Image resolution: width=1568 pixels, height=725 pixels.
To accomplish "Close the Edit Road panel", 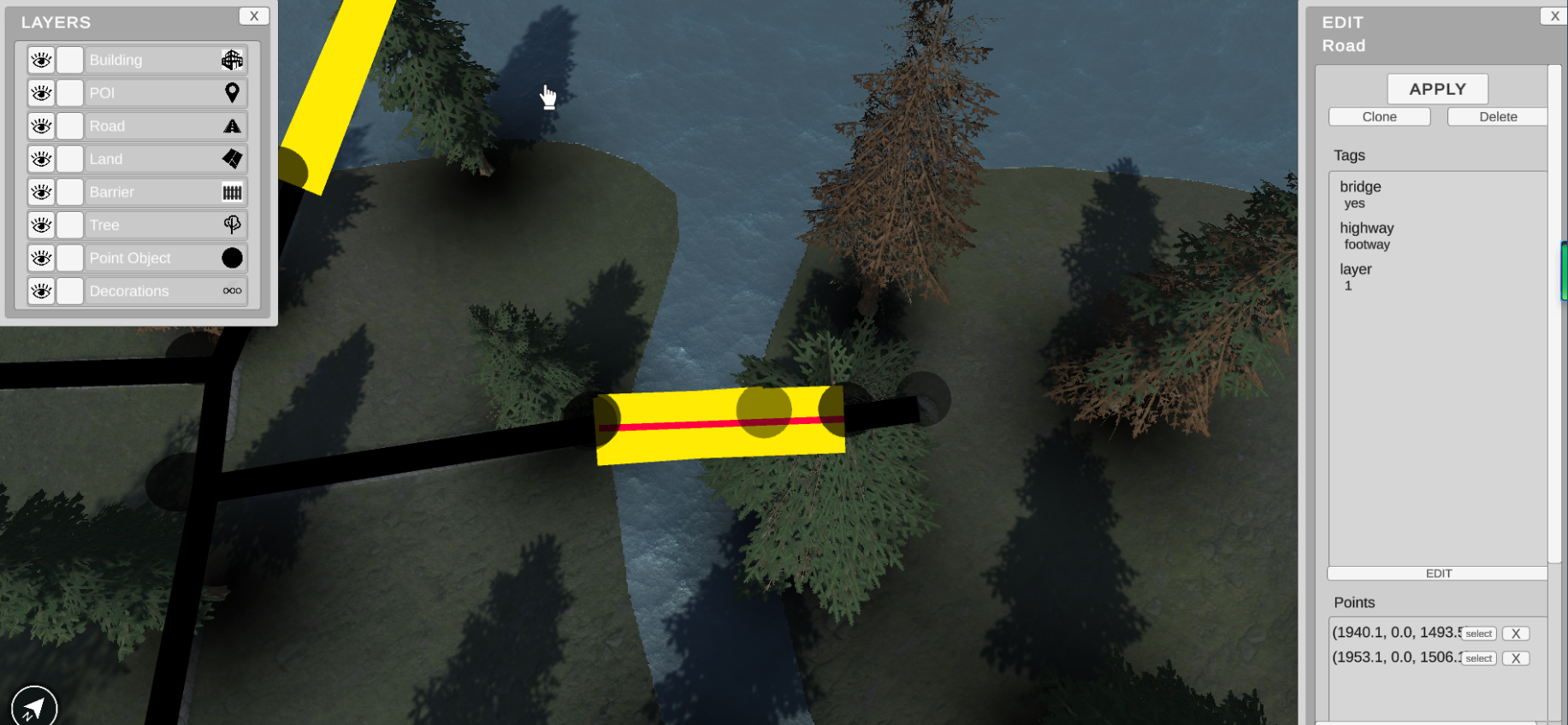I will (1554, 16).
